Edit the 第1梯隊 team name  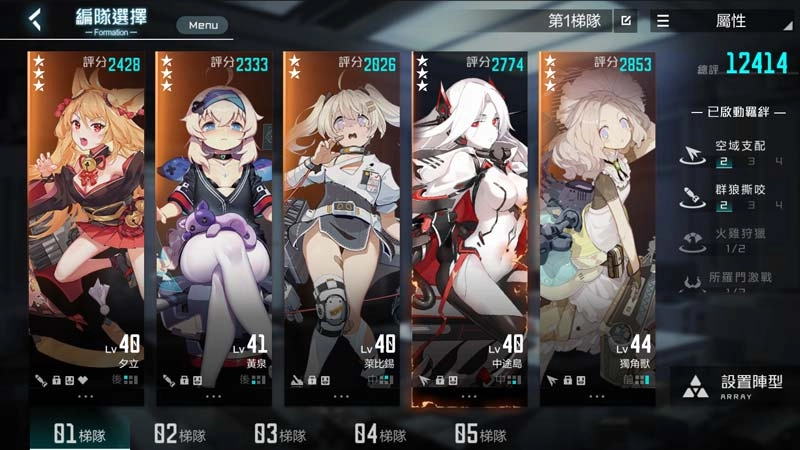coord(625,20)
